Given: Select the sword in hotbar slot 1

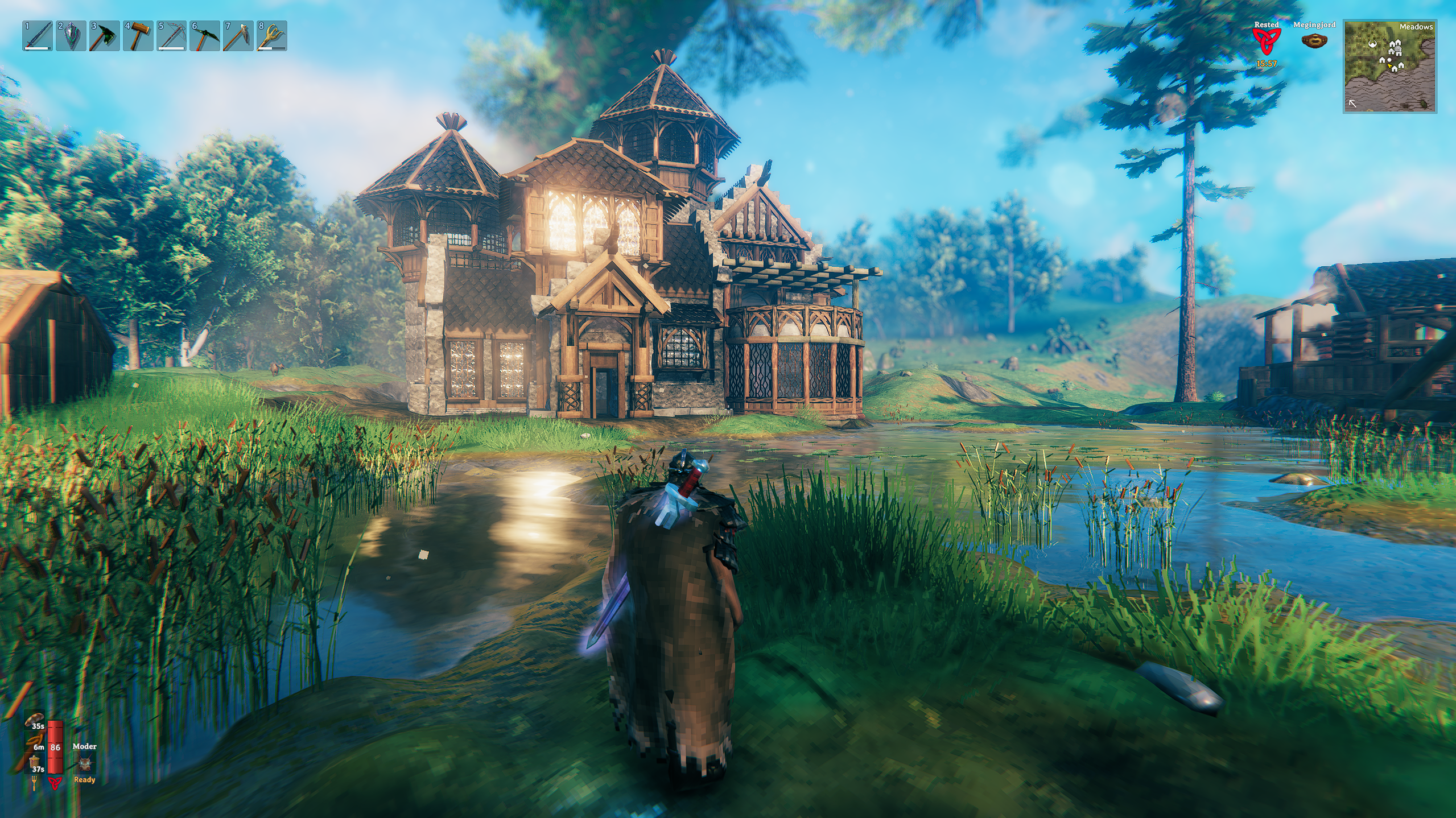Looking at the screenshot, I should [38, 36].
